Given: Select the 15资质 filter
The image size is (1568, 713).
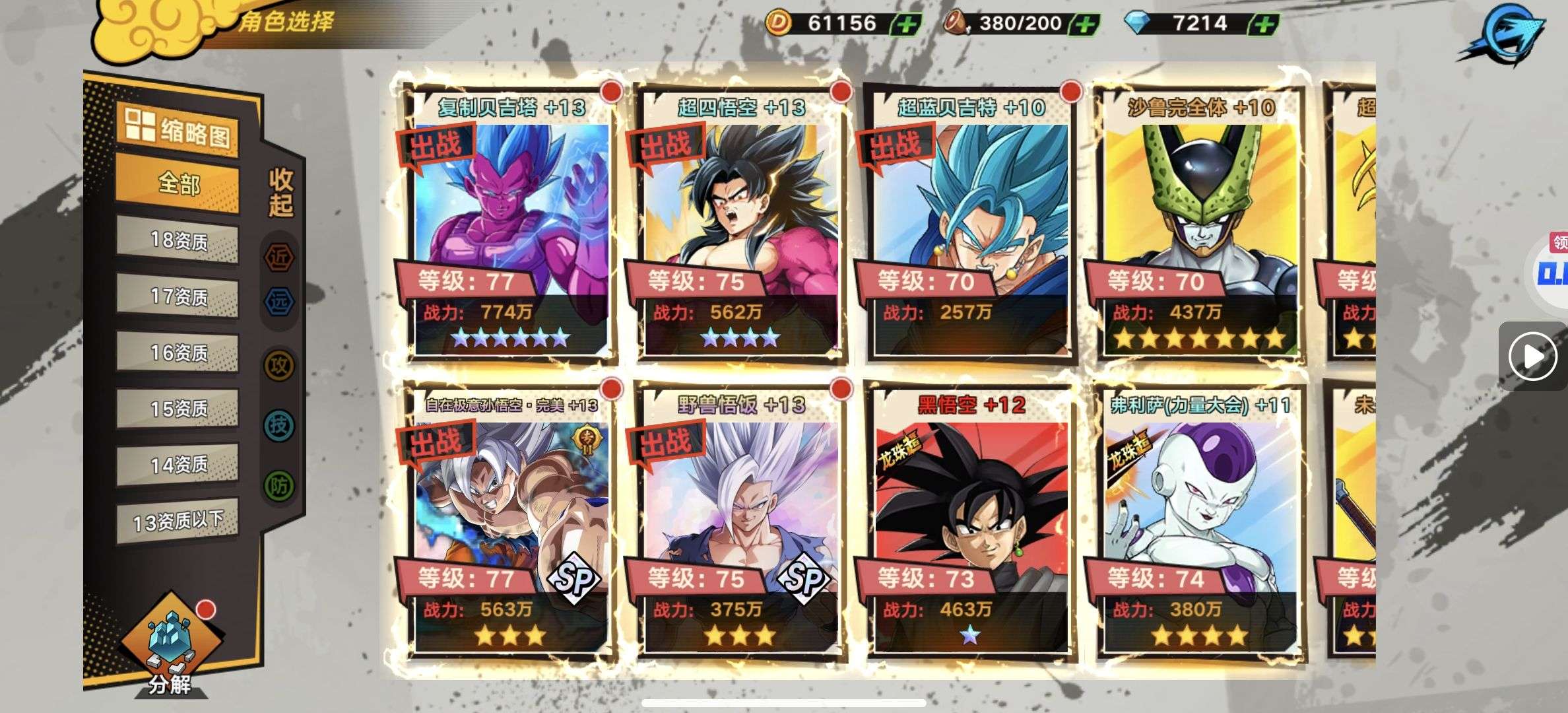Looking at the screenshot, I should 178,409.
